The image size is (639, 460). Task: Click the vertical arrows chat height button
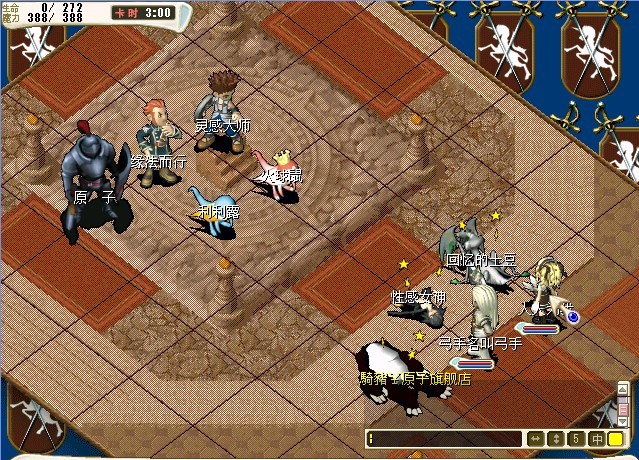[x=556, y=439]
